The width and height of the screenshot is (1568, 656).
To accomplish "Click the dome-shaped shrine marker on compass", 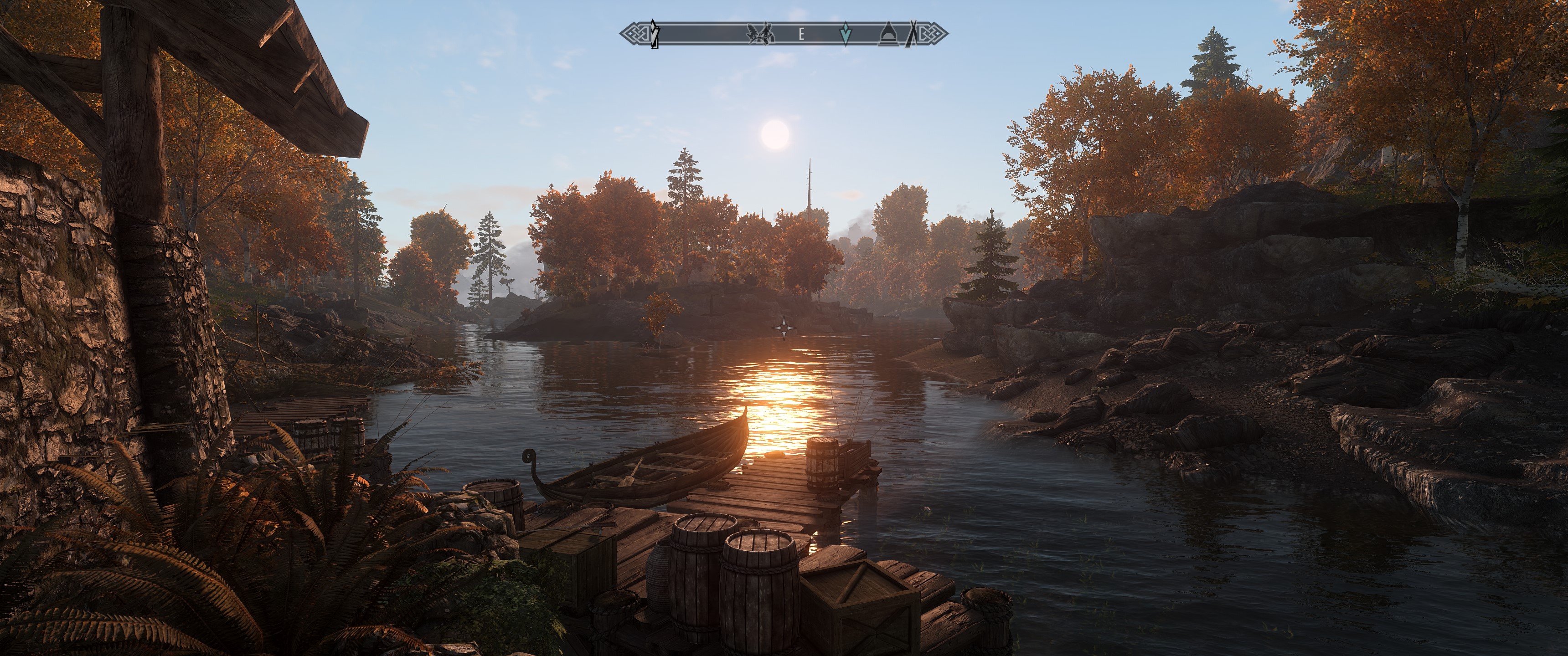I will 888,35.
